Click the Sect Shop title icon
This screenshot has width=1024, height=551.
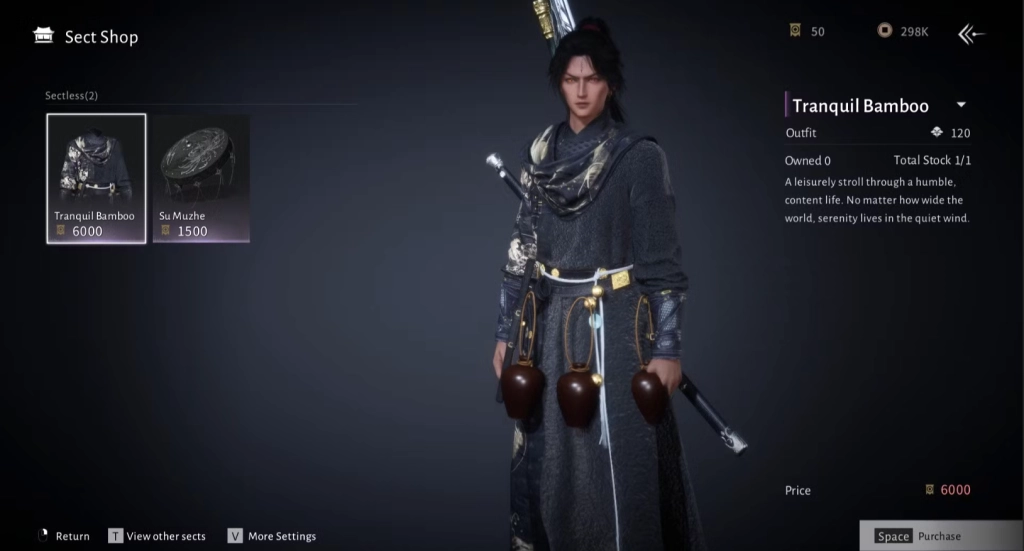(43, 36)
